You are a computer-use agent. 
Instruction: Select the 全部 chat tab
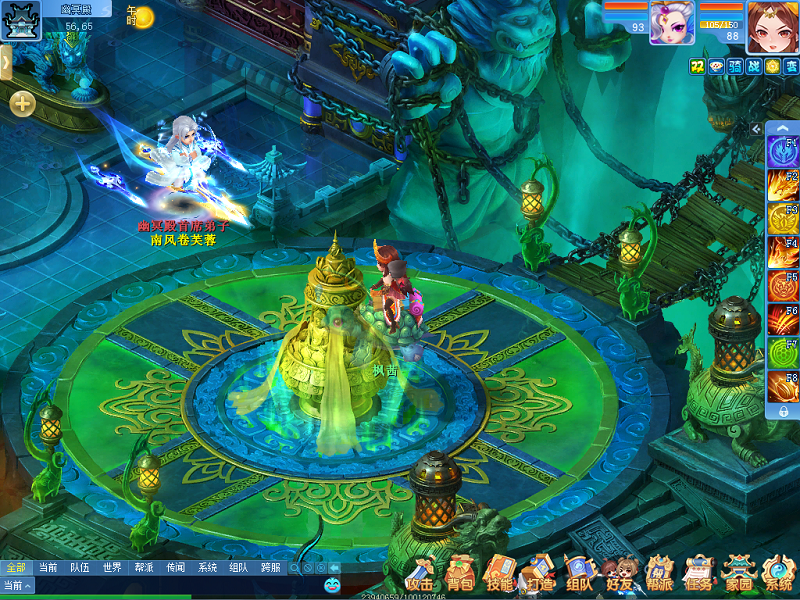coord(15,567)
